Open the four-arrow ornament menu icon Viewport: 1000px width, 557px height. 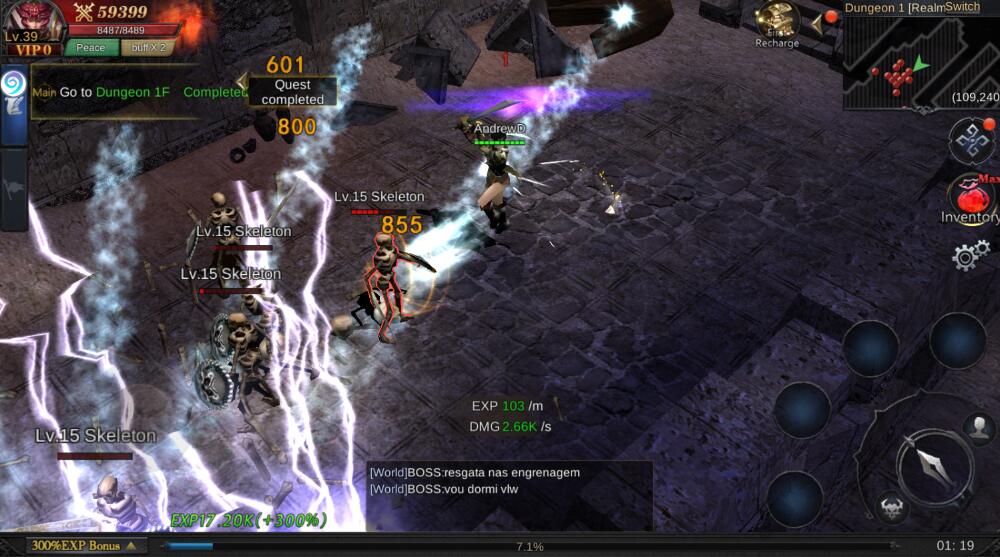click(x=971, y=141)
